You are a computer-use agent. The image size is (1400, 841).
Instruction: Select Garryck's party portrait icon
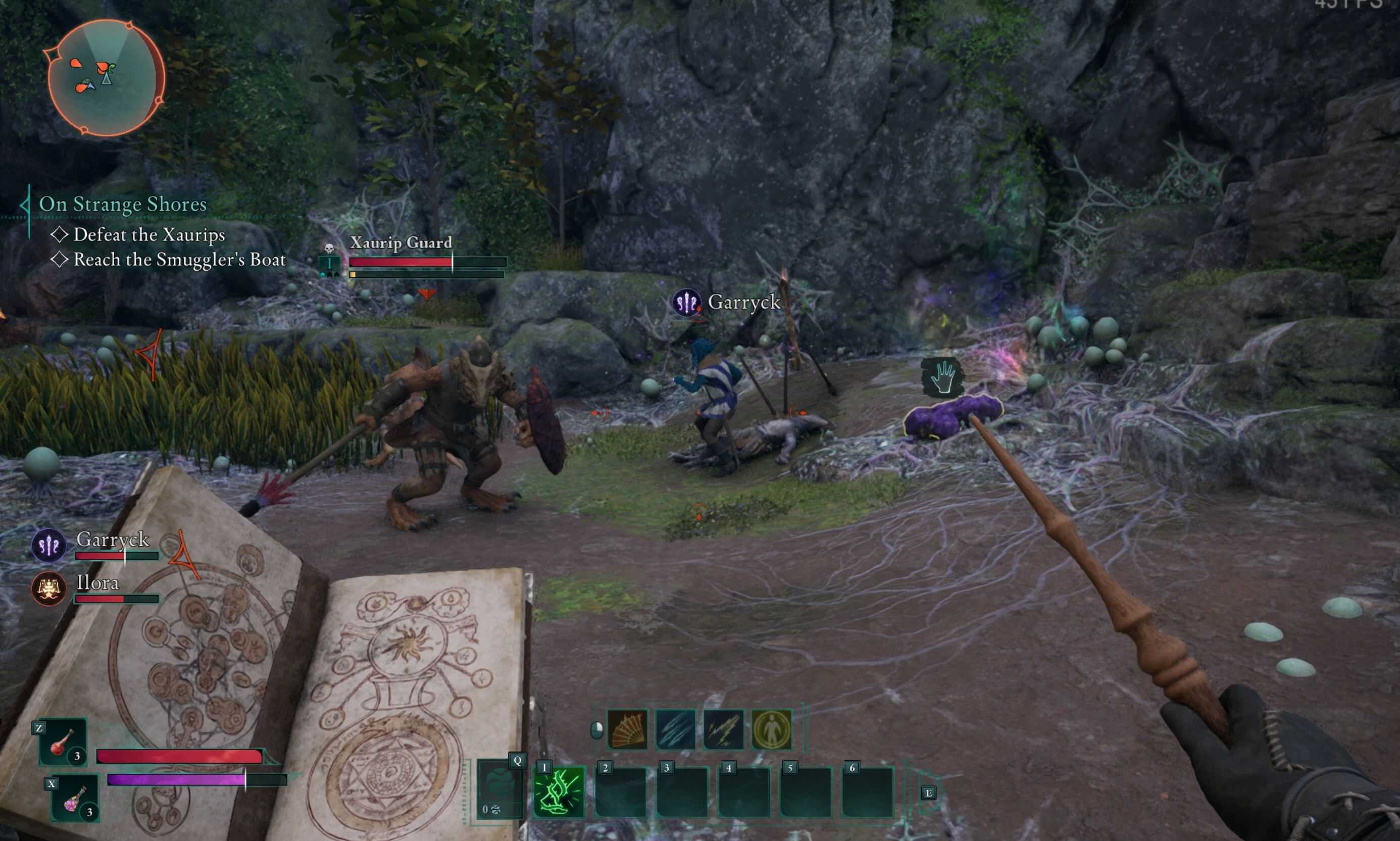tap(48, 545)
